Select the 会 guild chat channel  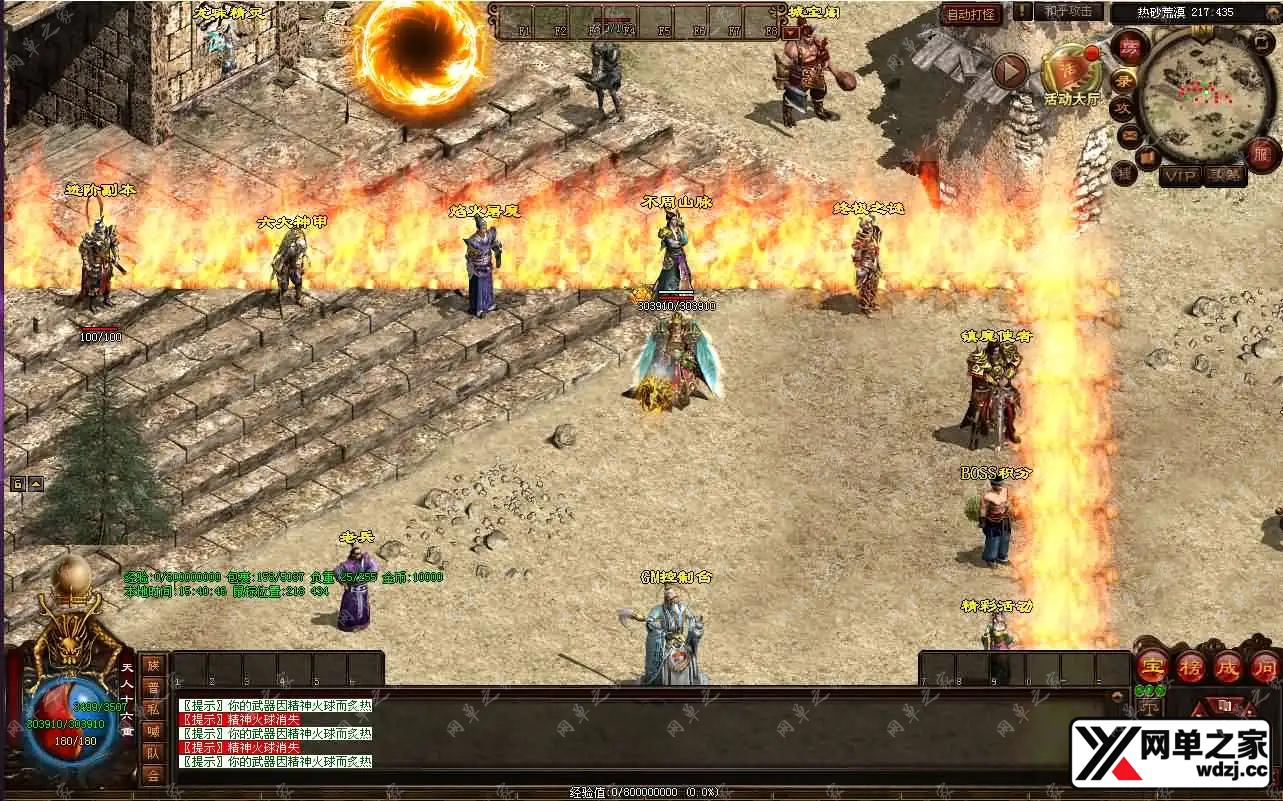click(153, 774)
